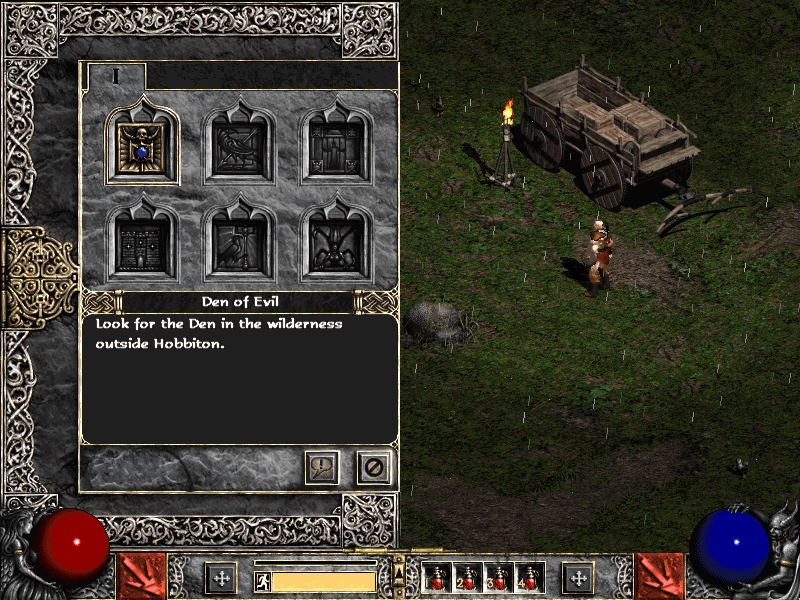Select the Den of Evil quest icon

[x=143, y=149]
